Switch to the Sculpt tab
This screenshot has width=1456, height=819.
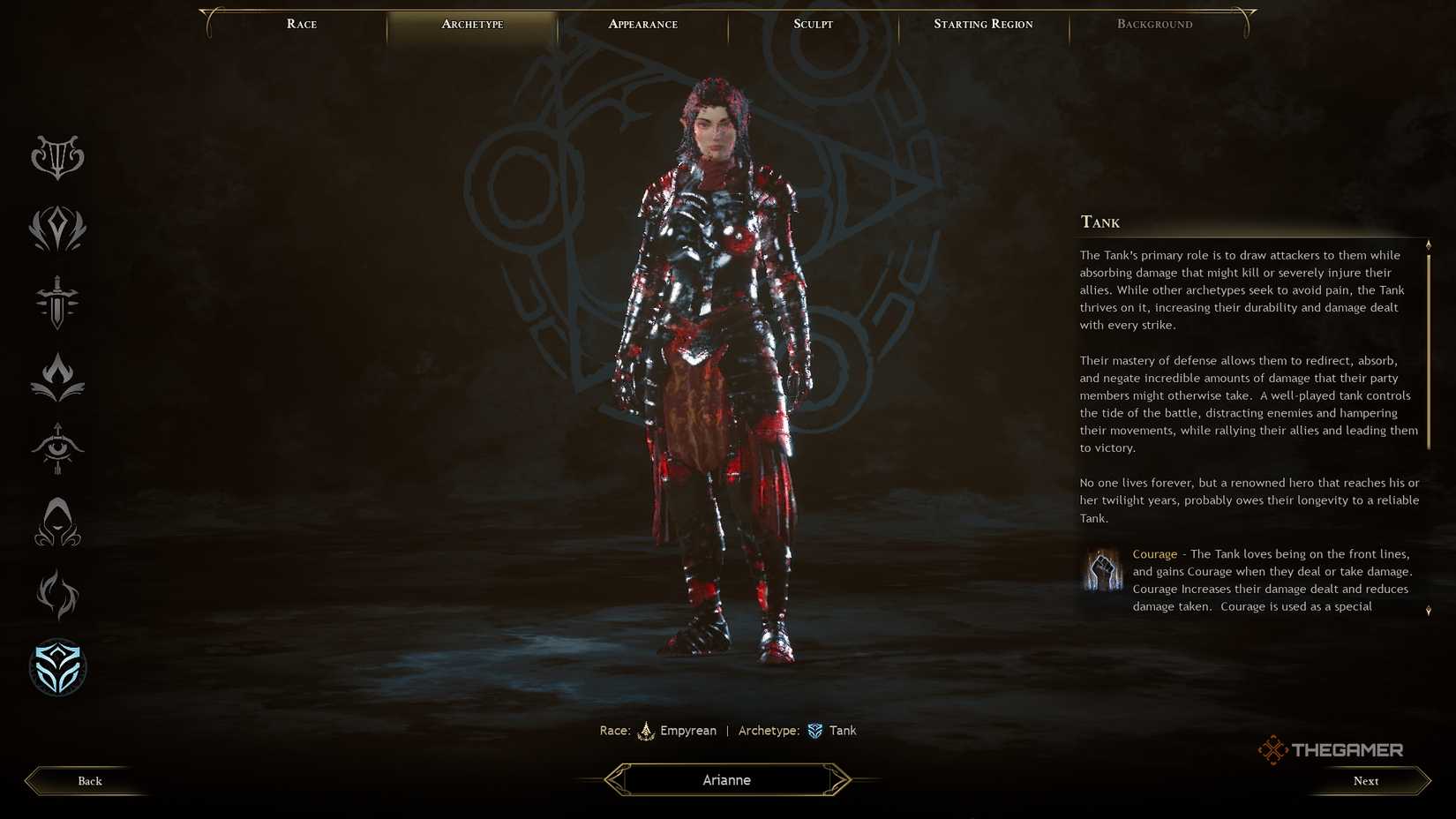point(811,24)
